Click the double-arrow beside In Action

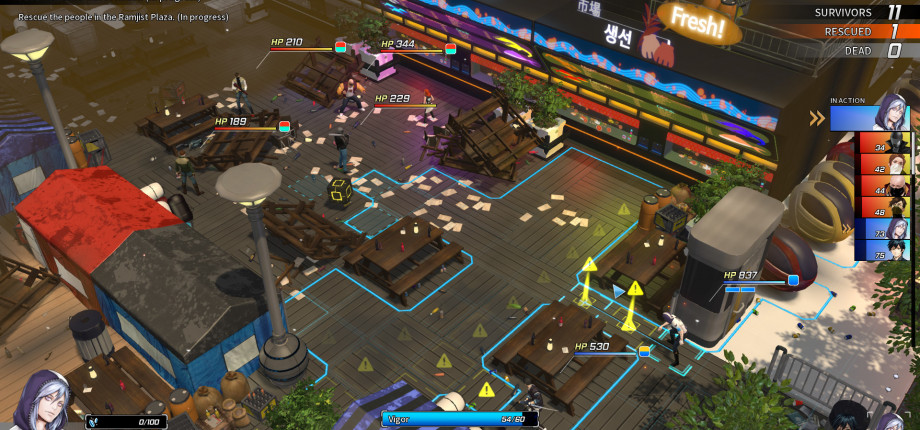coord(817,119)
